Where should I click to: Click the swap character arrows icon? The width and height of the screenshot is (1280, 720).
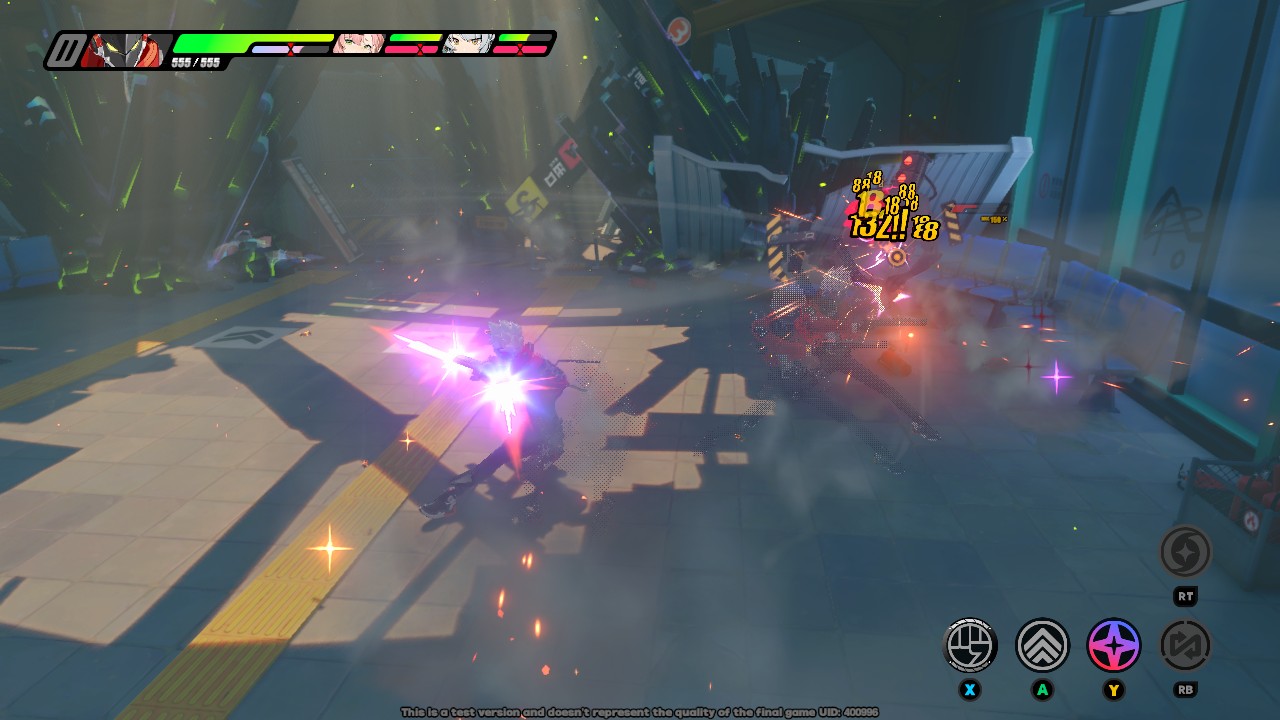coord(1185,645)
